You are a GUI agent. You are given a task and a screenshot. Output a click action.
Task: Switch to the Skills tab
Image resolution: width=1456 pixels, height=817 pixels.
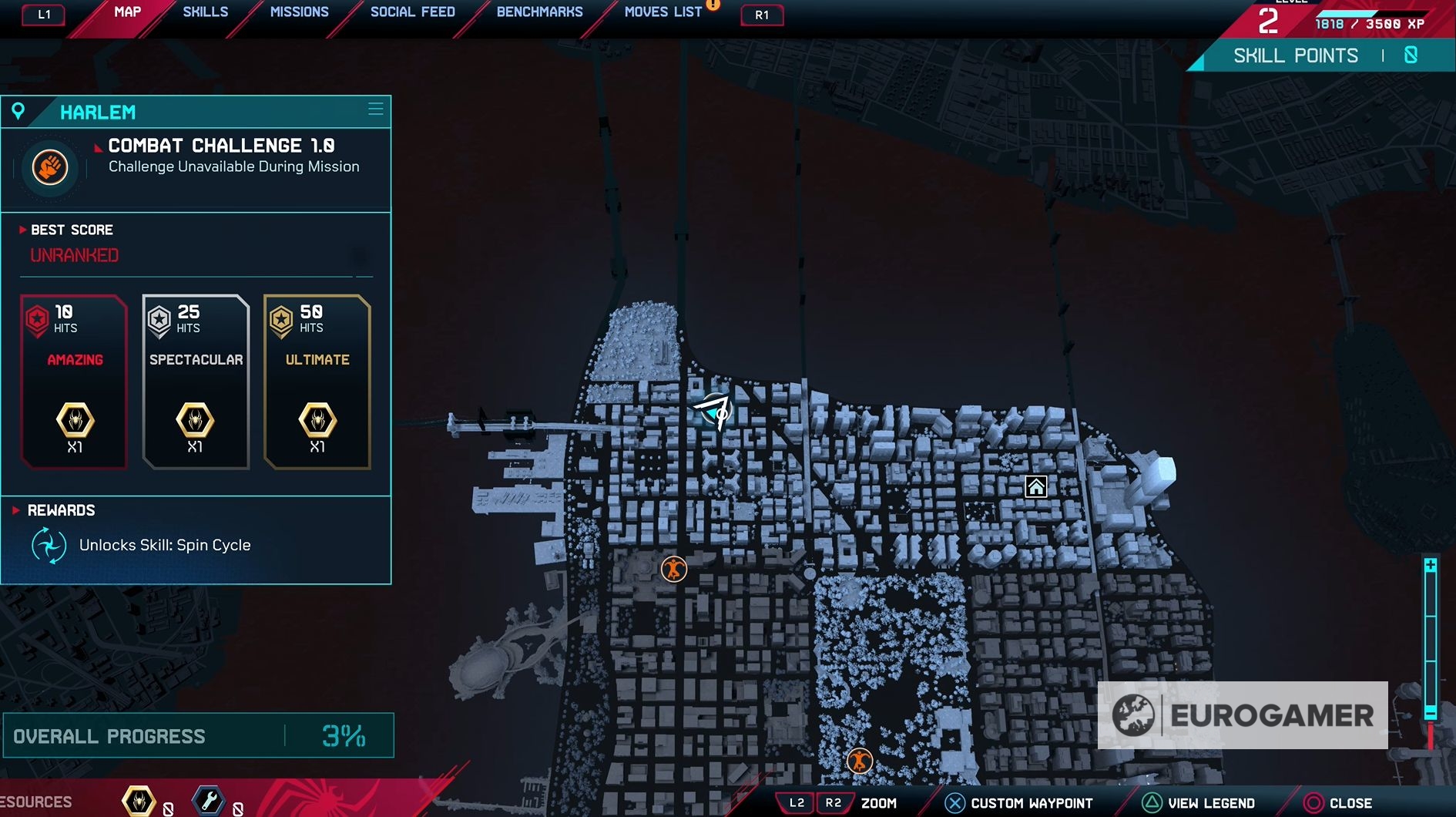205,12
